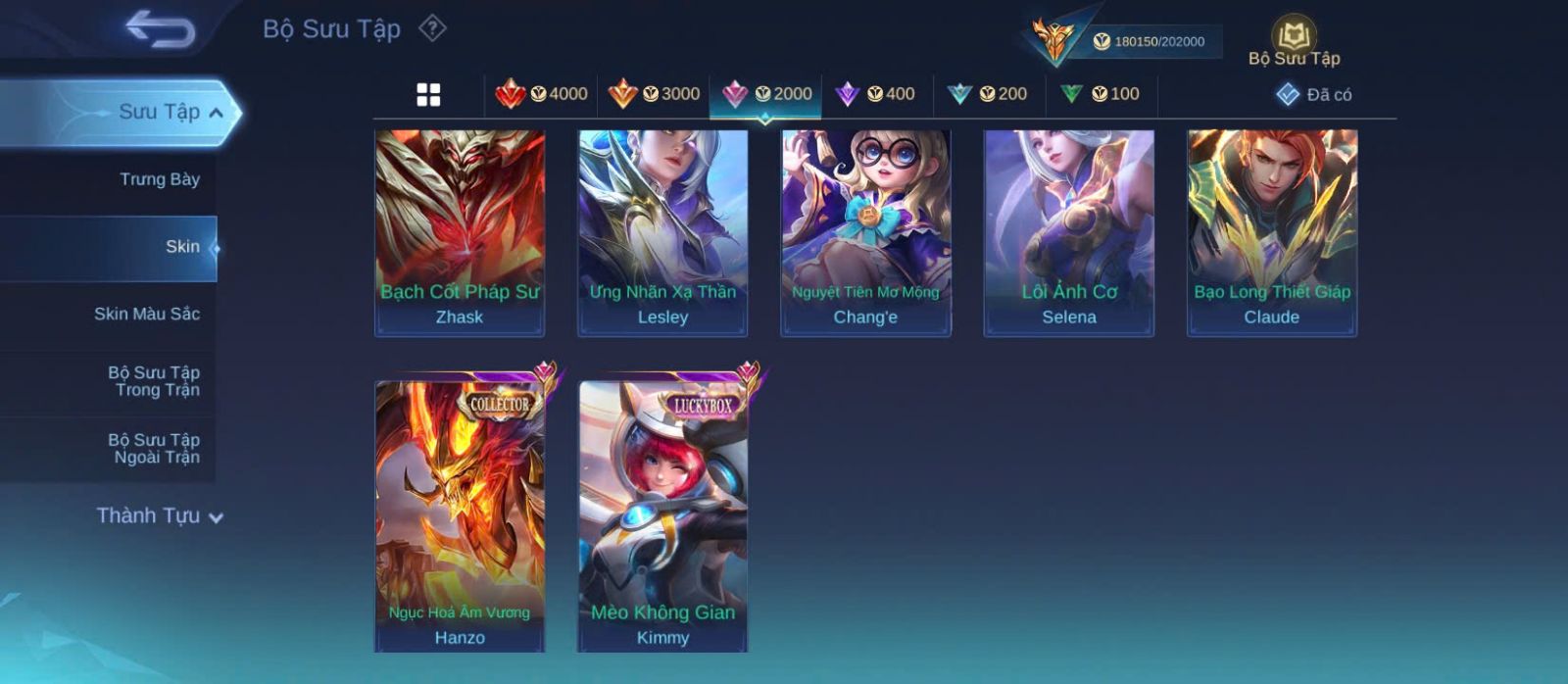Open Skin Màu Sắc category
The width and height of the screenshot is (1568, 684).
pyautogui.click(x=147, y=314)
